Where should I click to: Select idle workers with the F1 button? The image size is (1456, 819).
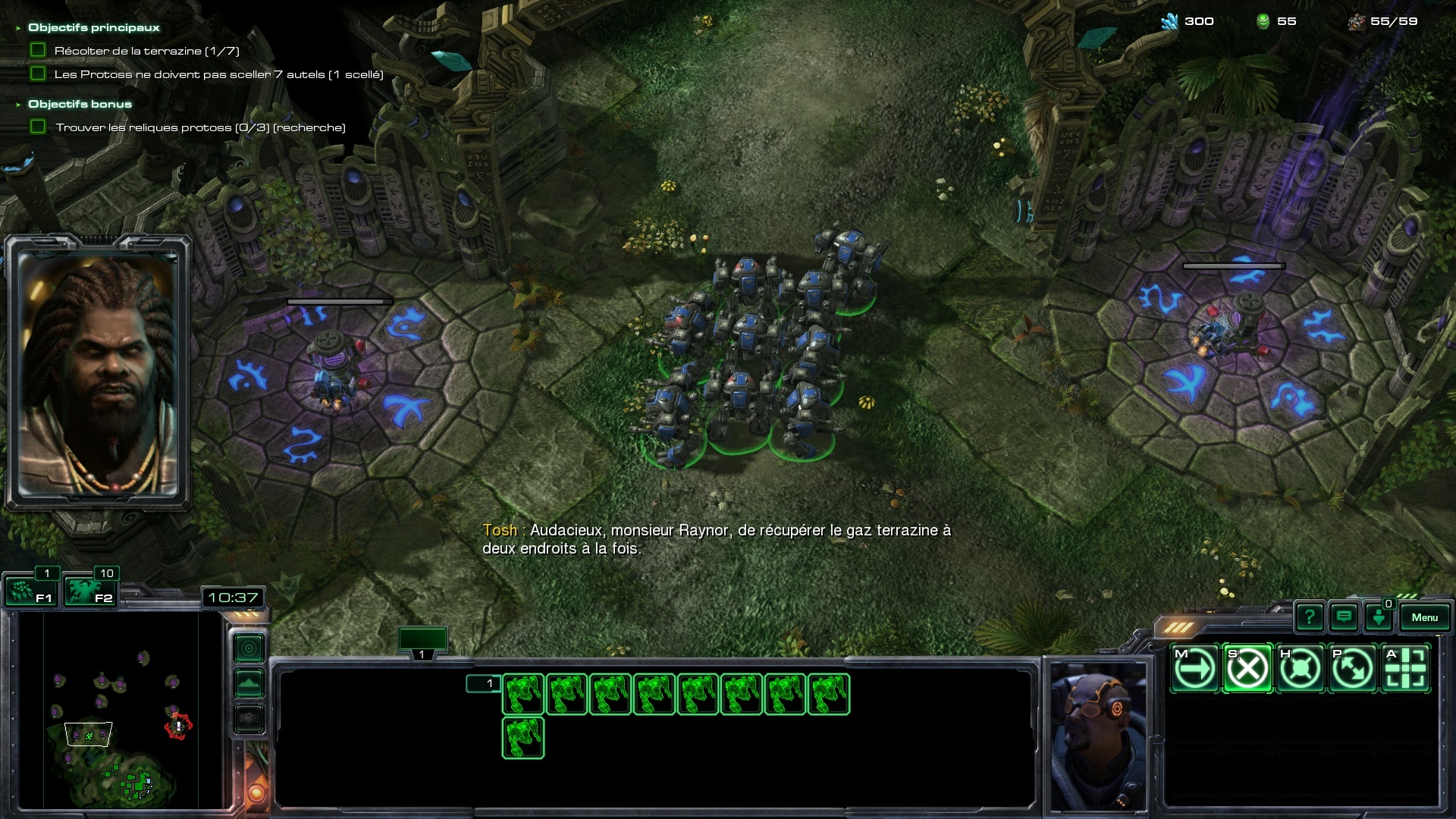pyautogui.click(x=30, y=591)
